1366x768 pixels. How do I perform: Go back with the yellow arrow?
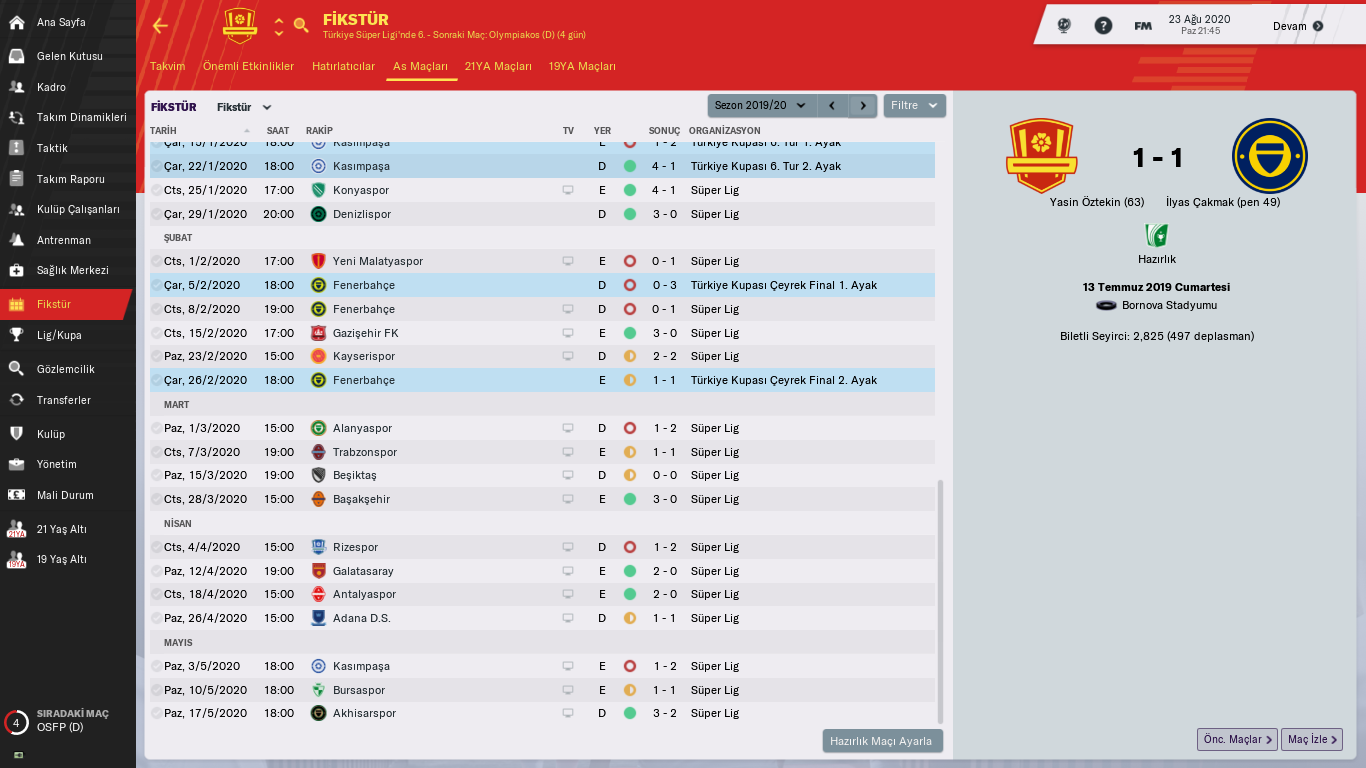click(x=160, y=26)
